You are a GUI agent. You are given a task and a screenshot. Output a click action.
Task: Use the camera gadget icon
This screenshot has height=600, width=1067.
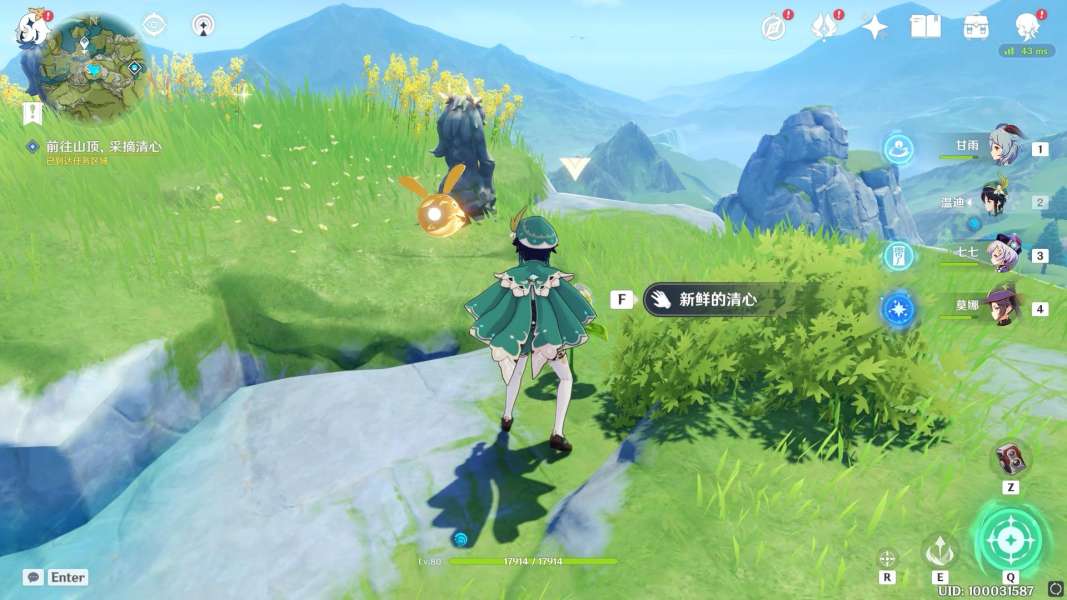1010,459
